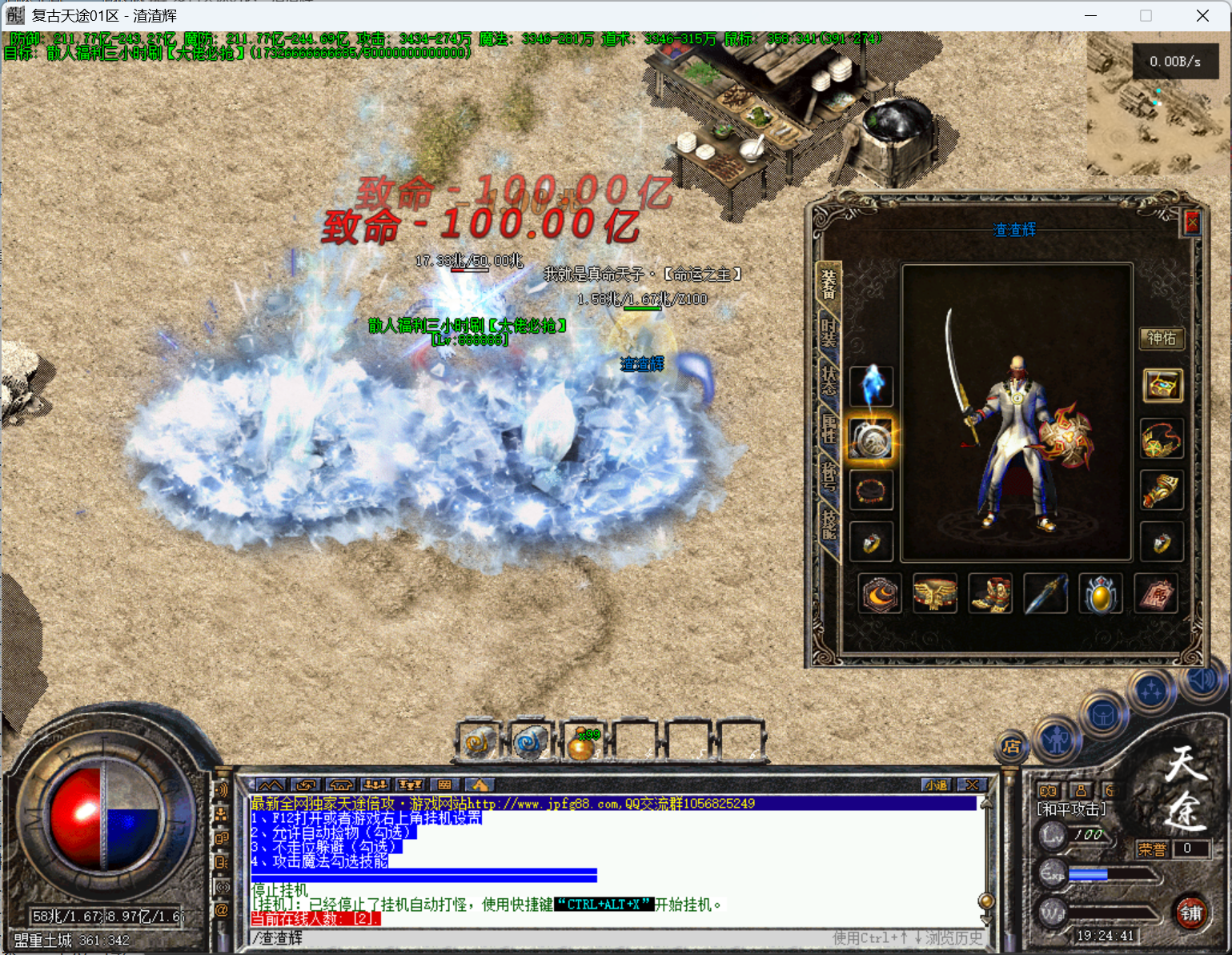The image size is (1232, 955).
Task: Open the 店 shop button
Action: [x=1012, y=746]
